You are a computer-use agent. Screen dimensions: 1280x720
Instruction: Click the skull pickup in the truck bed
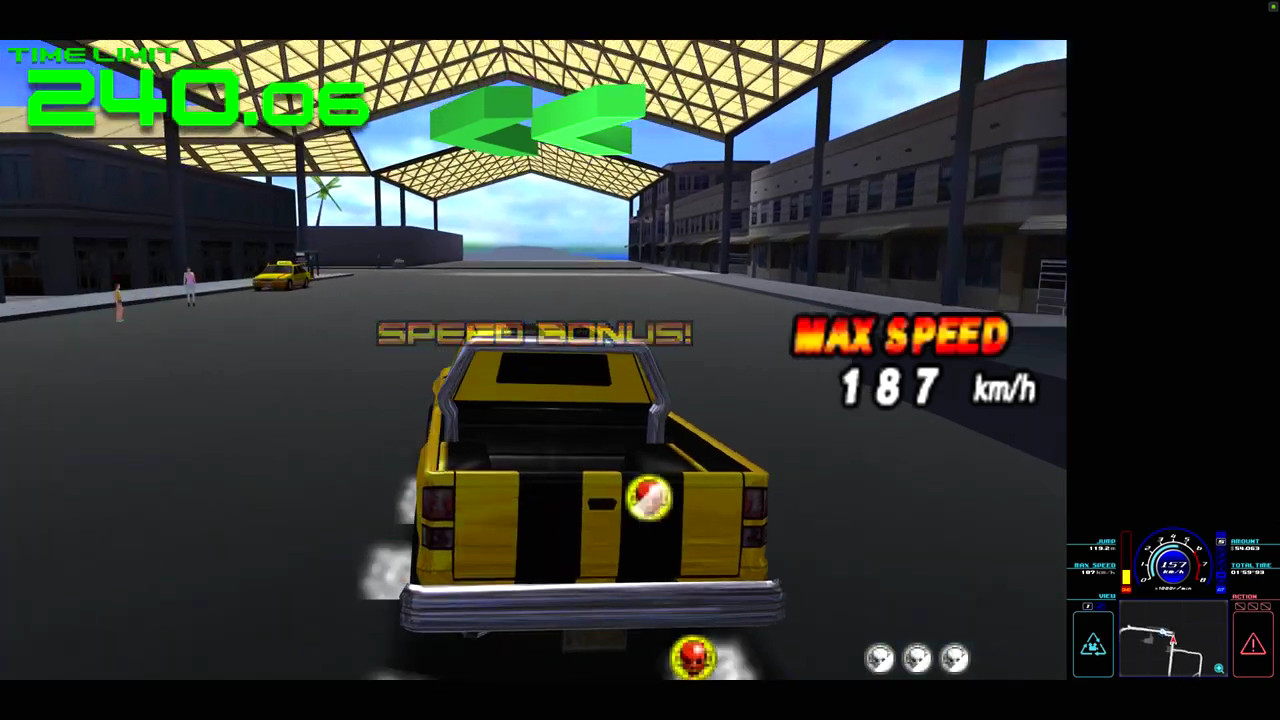point(648,499)
